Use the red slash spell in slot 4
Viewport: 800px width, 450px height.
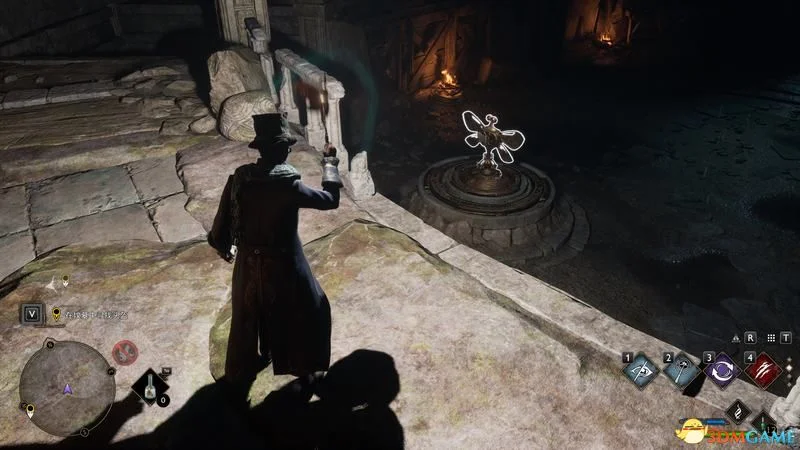coord(762,370)
